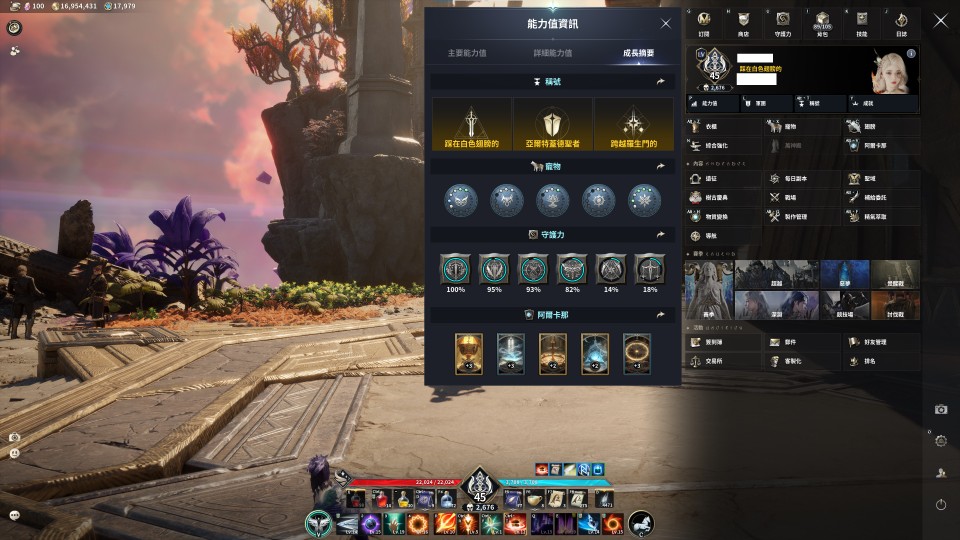Switch to the 主要能力值 tab
This screenshot has height=540, width=960.
[x=468, y=53]
